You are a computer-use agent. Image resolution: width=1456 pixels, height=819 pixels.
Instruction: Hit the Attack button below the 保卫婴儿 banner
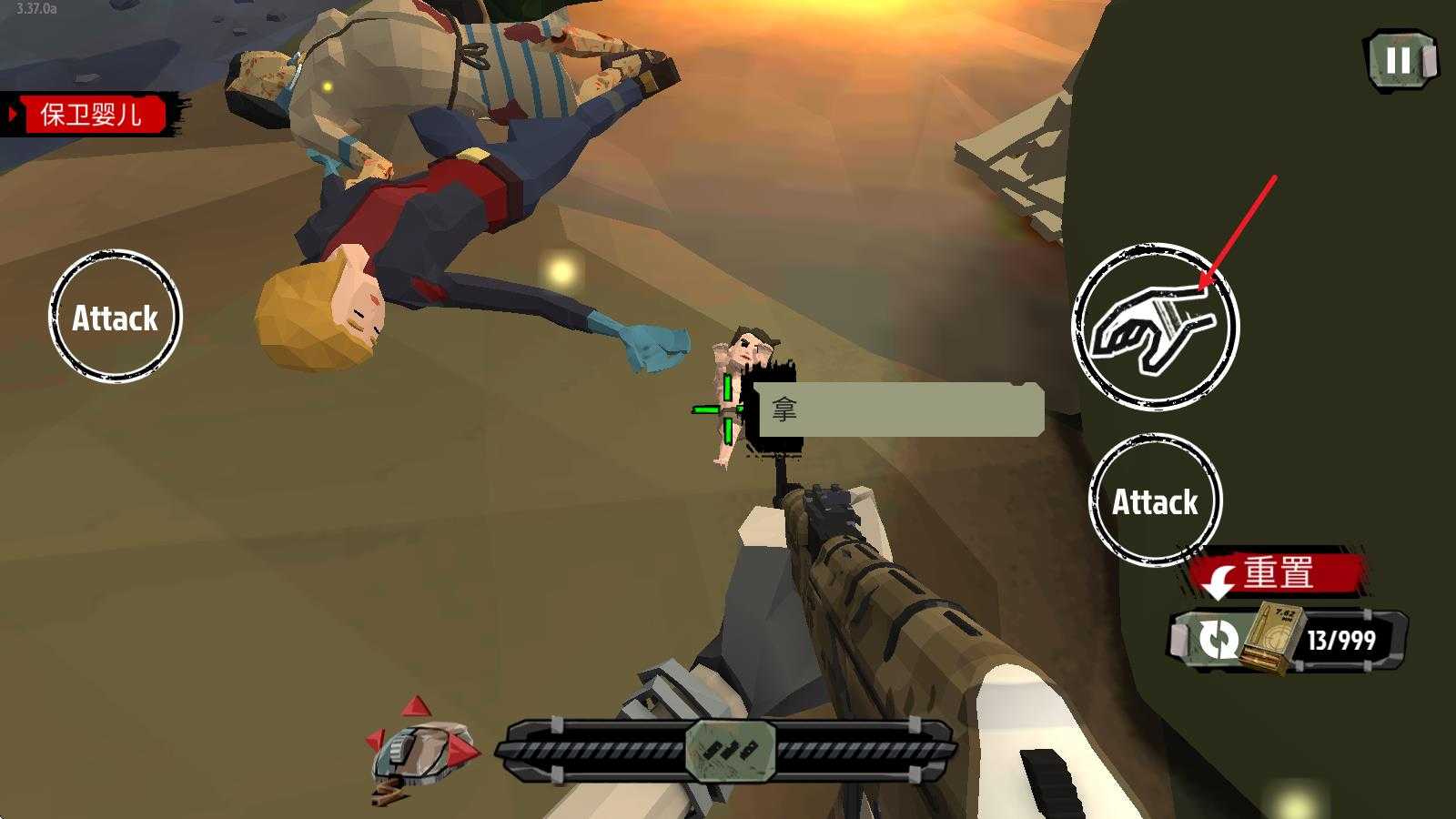coord(115,317)
